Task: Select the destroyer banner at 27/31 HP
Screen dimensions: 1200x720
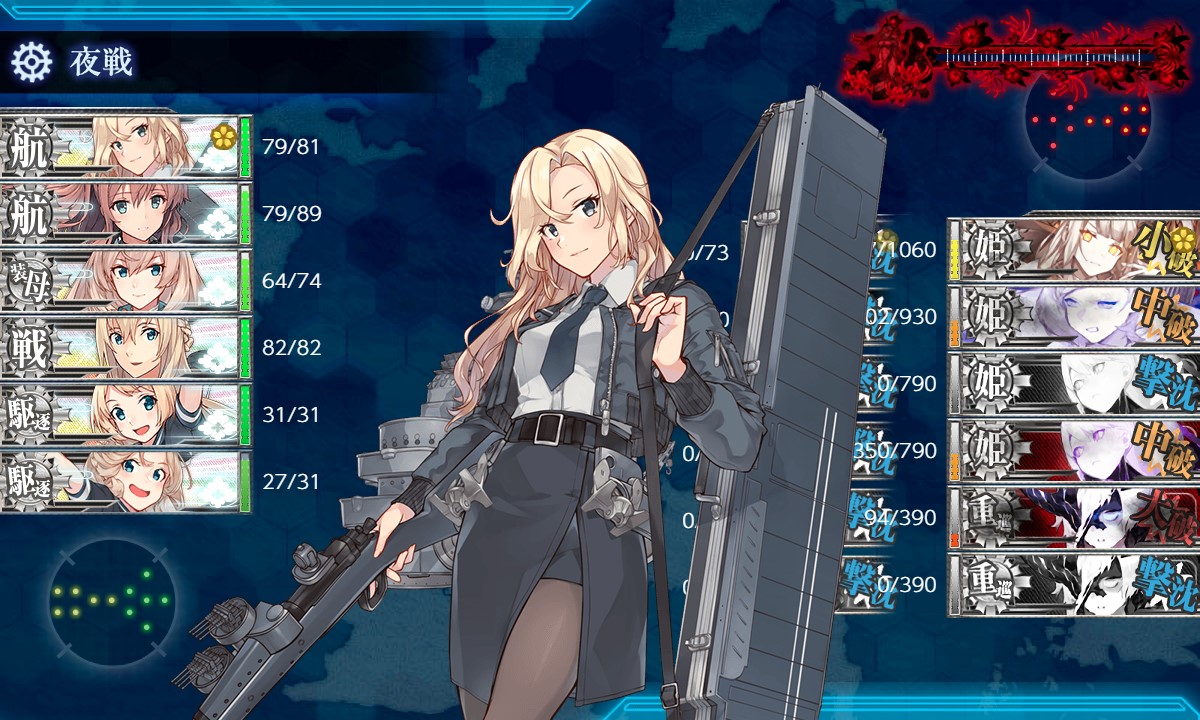Action: [125, 482]
